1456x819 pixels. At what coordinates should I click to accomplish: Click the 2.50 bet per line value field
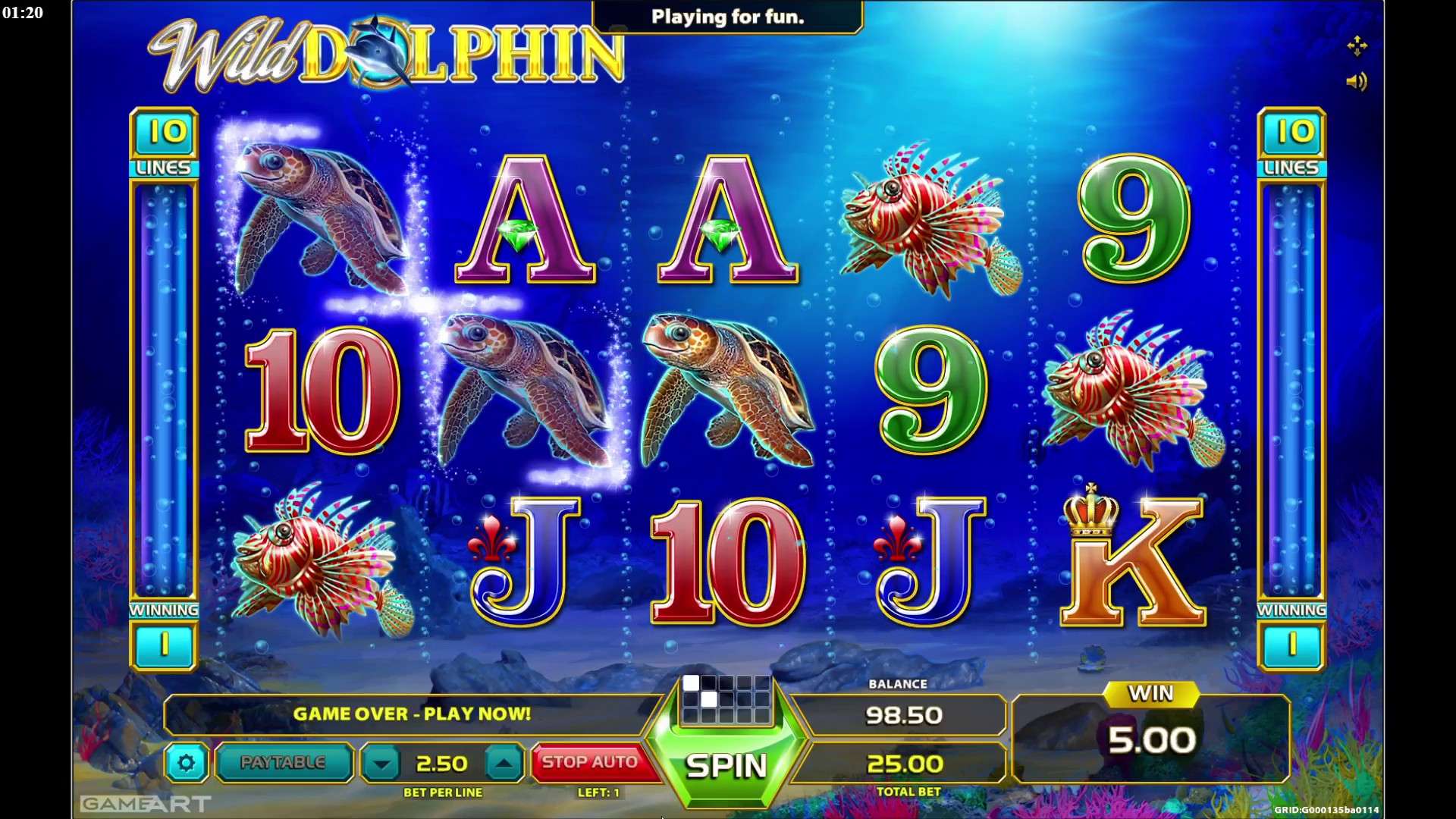pyautogui.click(x=441, y=762)
